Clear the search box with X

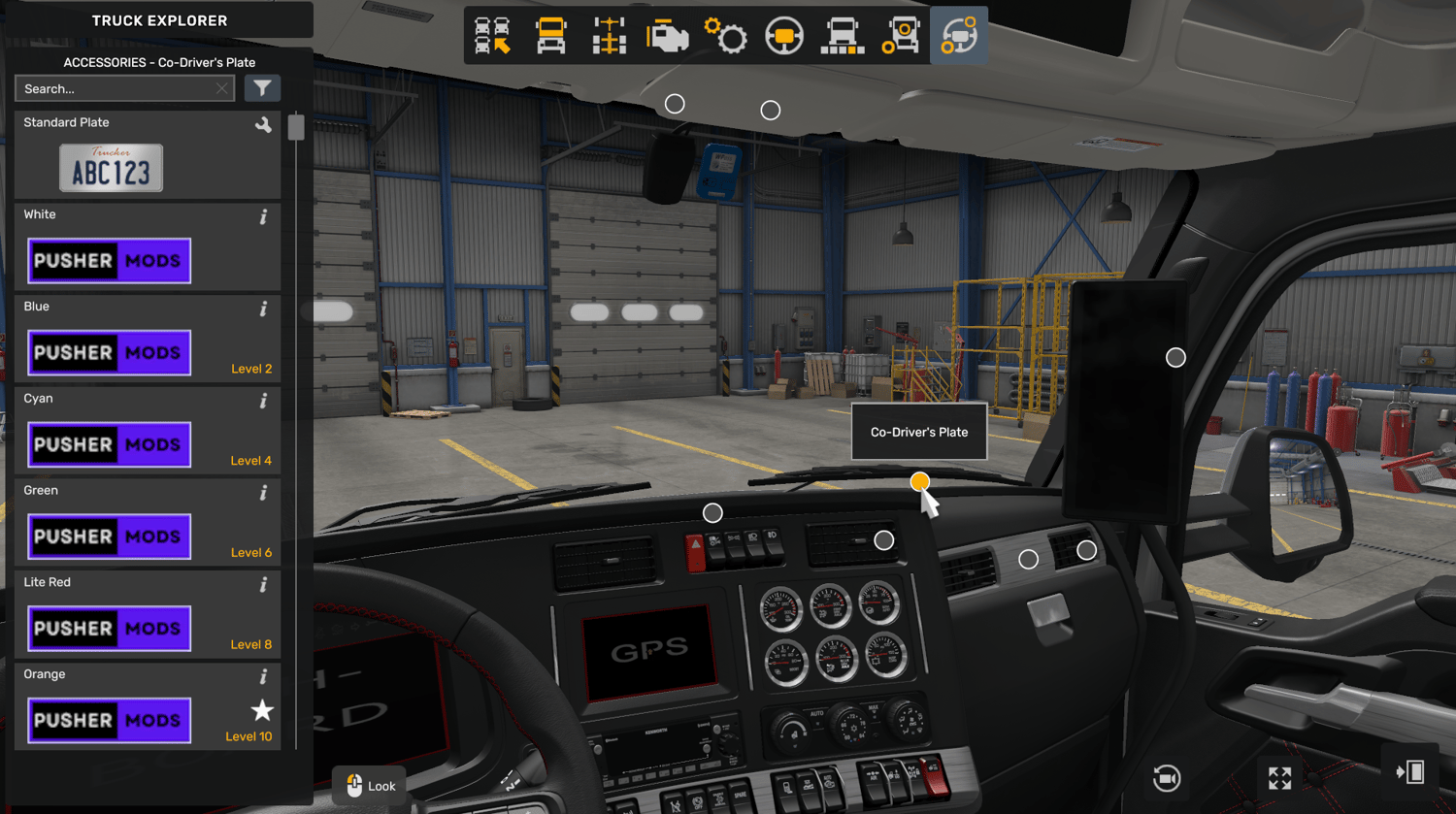click(x=222, y=89)
